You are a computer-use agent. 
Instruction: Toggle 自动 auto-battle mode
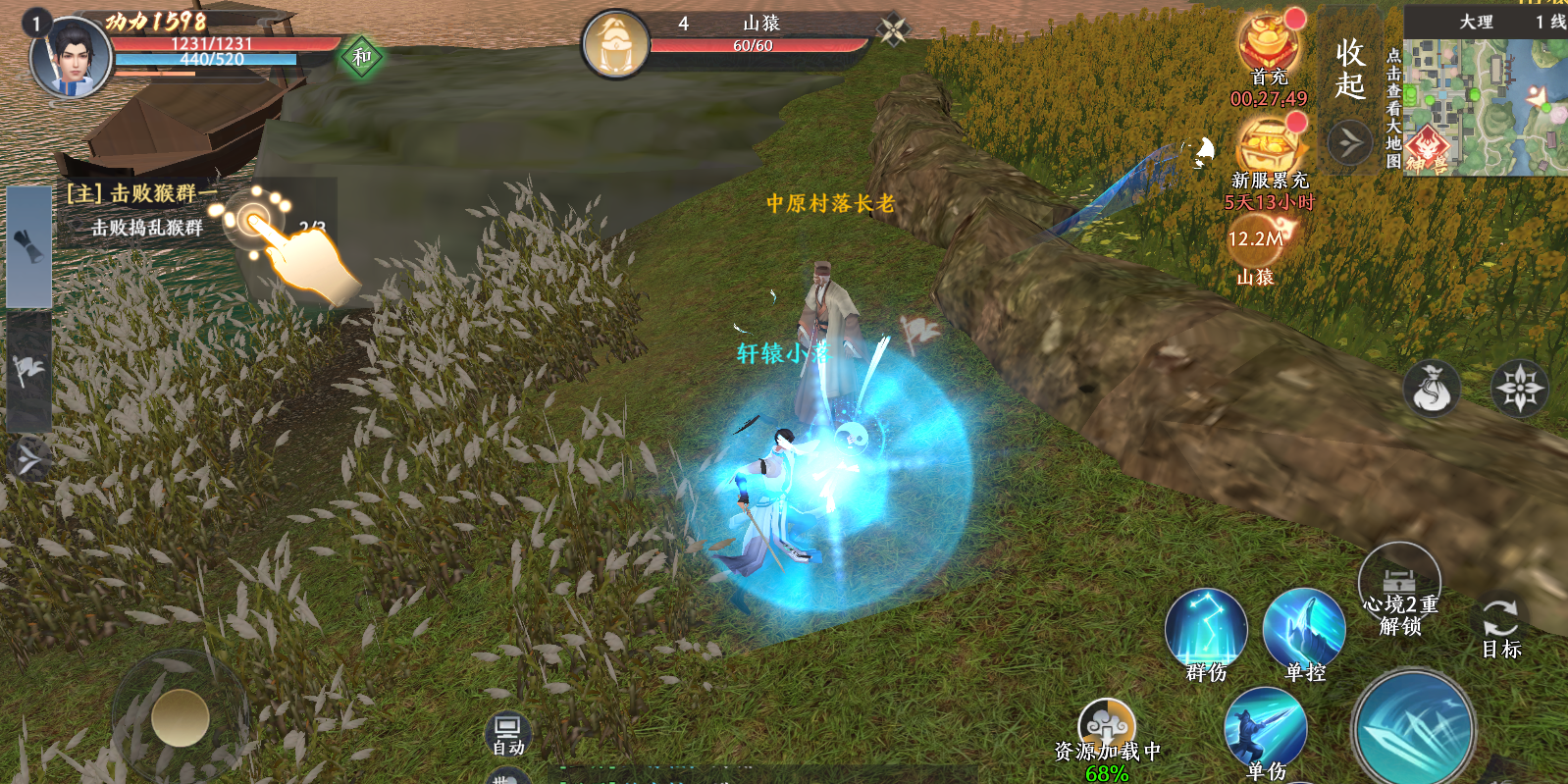click(x=508, y=734)
